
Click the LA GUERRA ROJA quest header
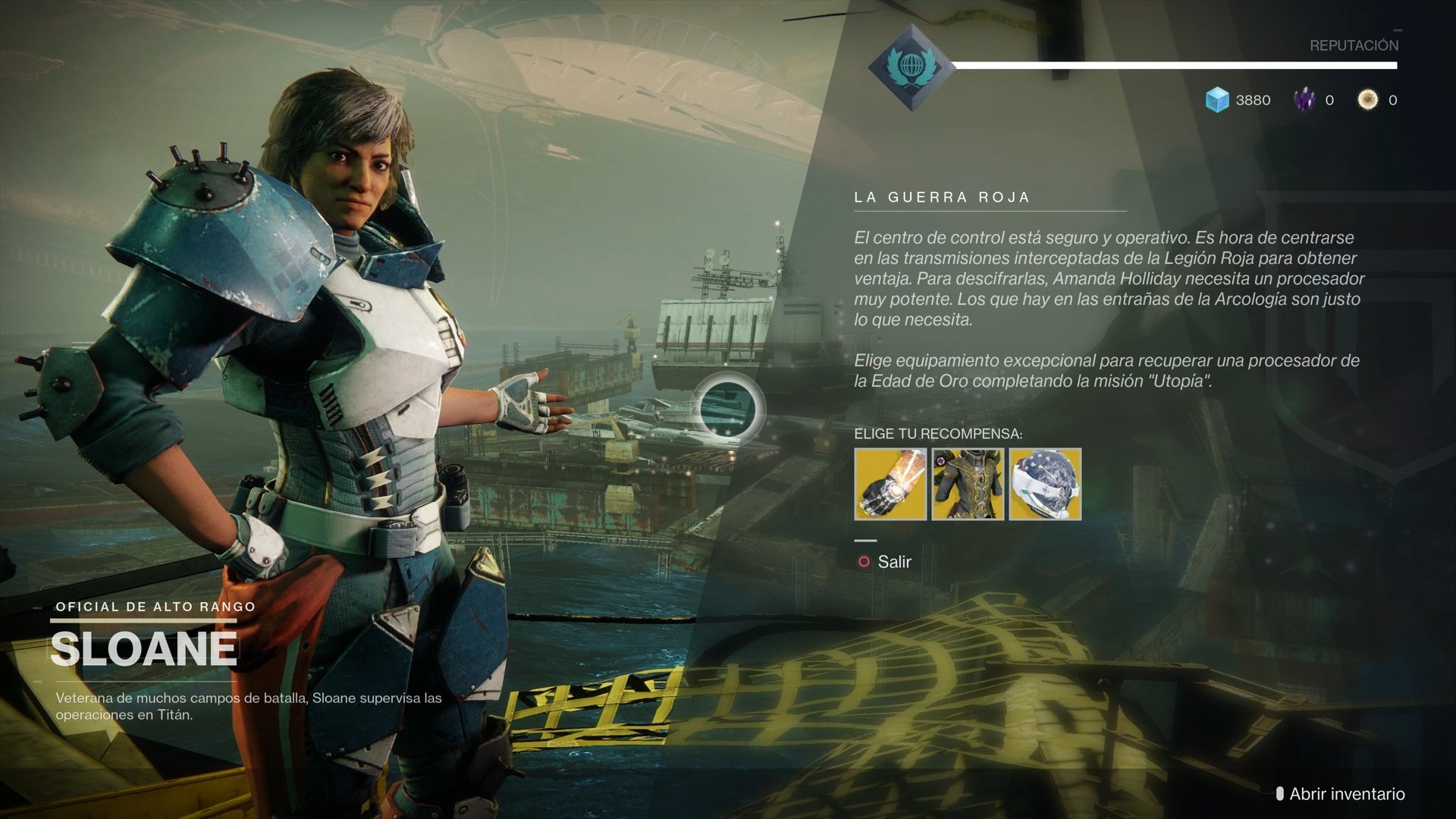click(943, 196)
